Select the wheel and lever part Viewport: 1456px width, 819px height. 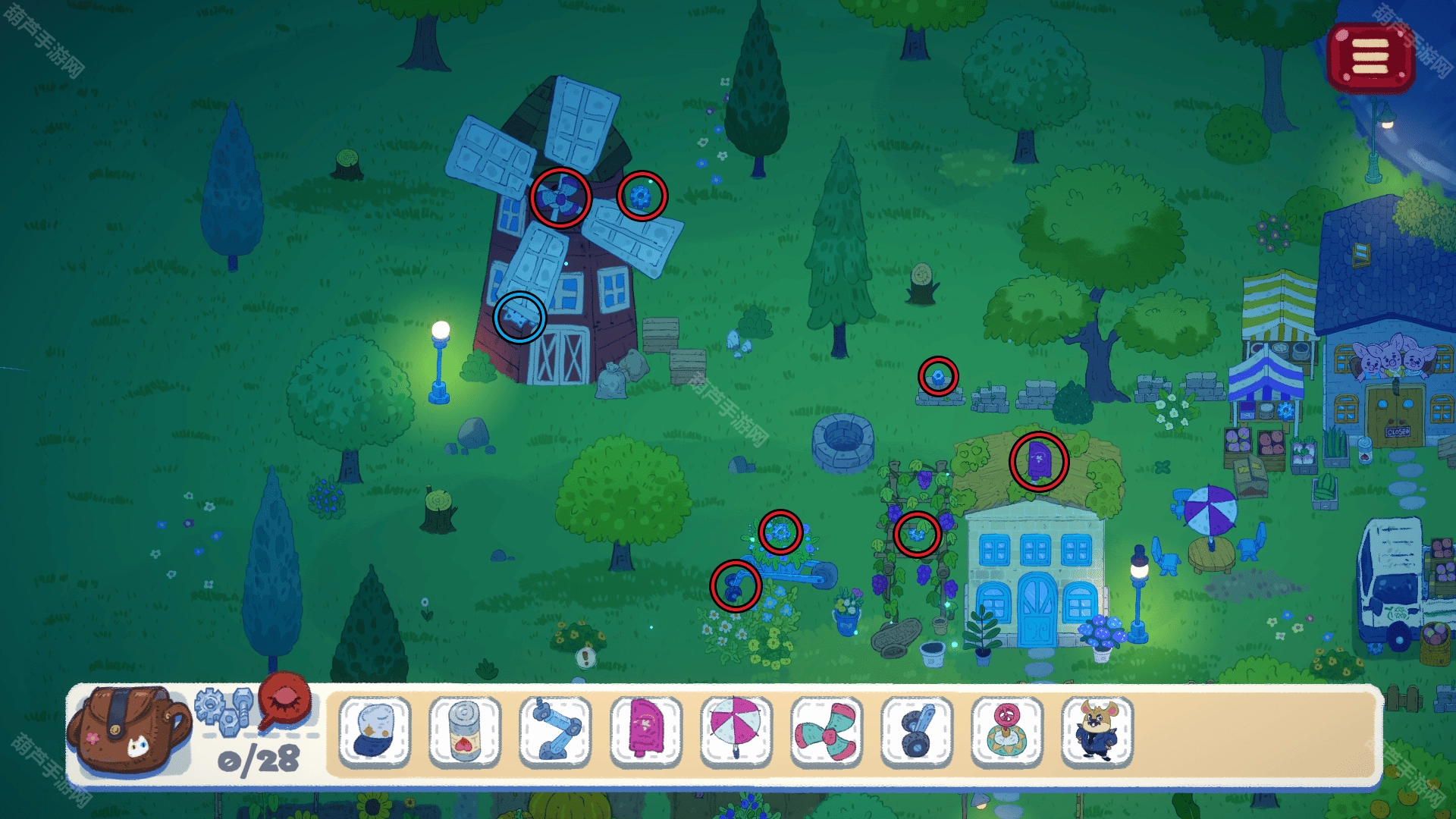coord(916,731)
